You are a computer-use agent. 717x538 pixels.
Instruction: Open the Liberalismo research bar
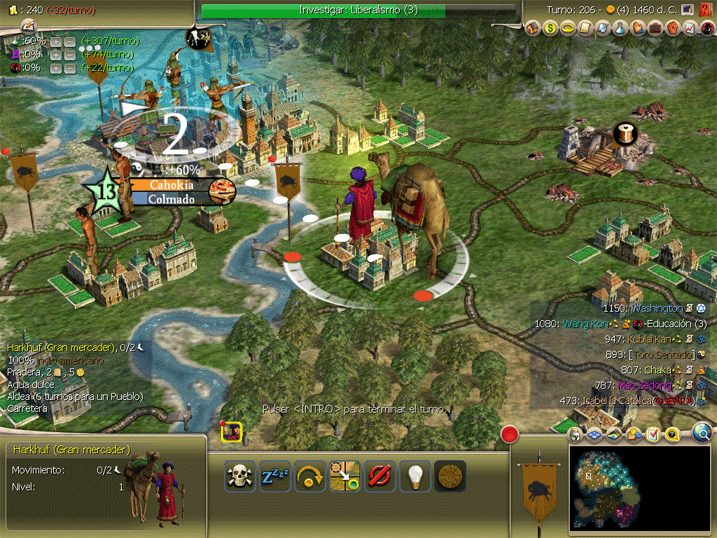[x=358, y=10]
